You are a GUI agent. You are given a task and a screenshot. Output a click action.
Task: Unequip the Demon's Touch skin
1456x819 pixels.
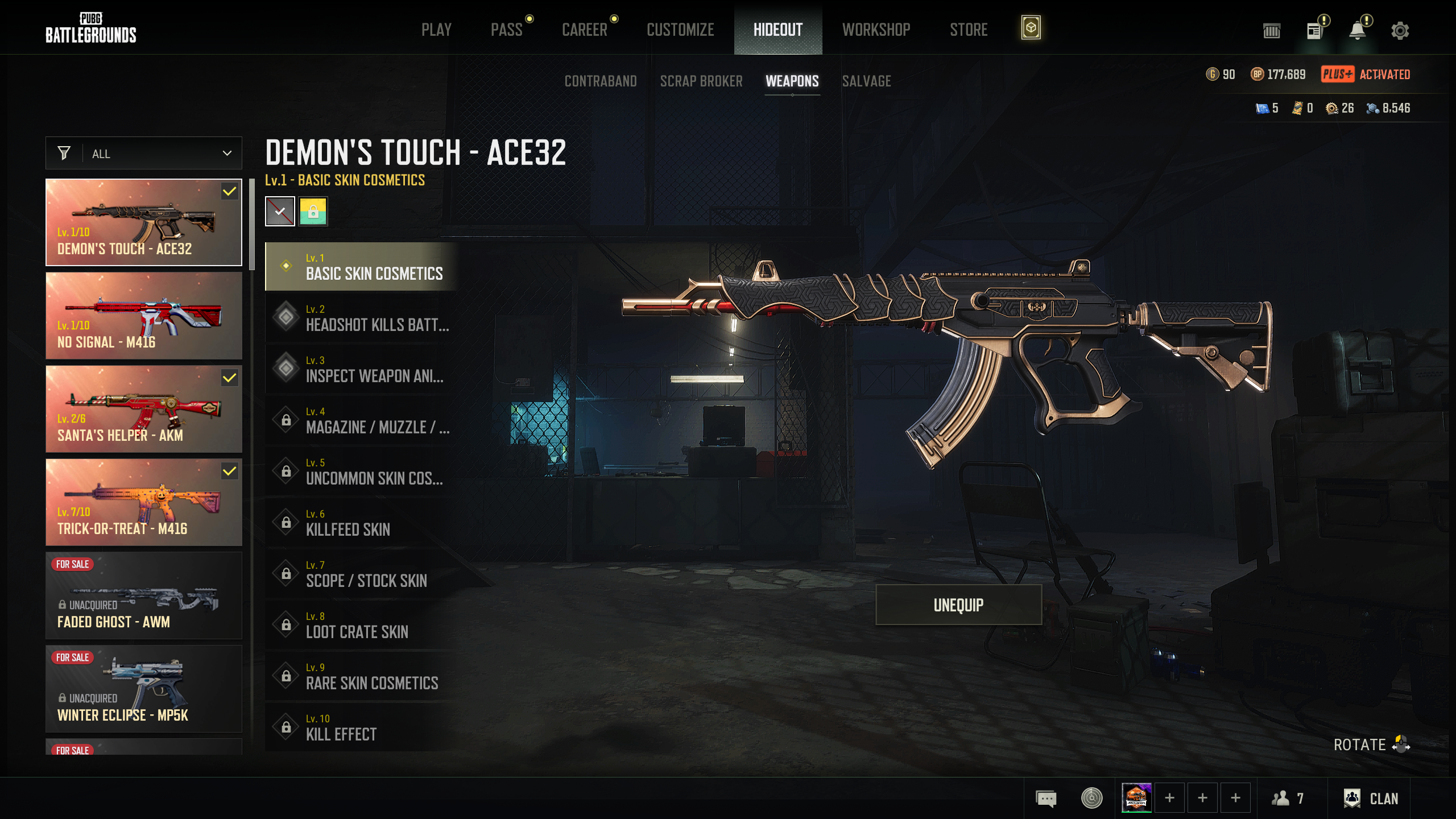tap(958, 605)
